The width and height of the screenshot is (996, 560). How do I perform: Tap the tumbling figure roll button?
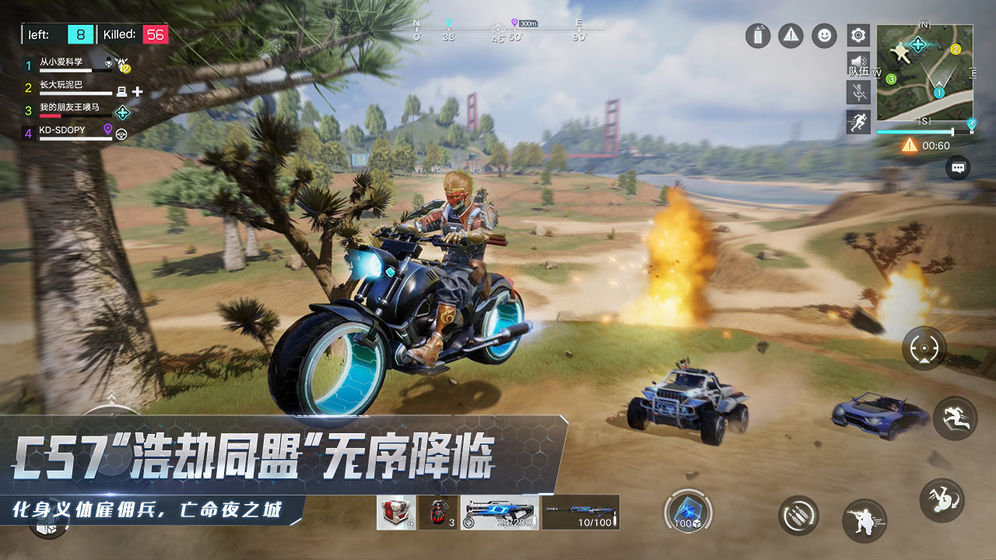[941, 499]
